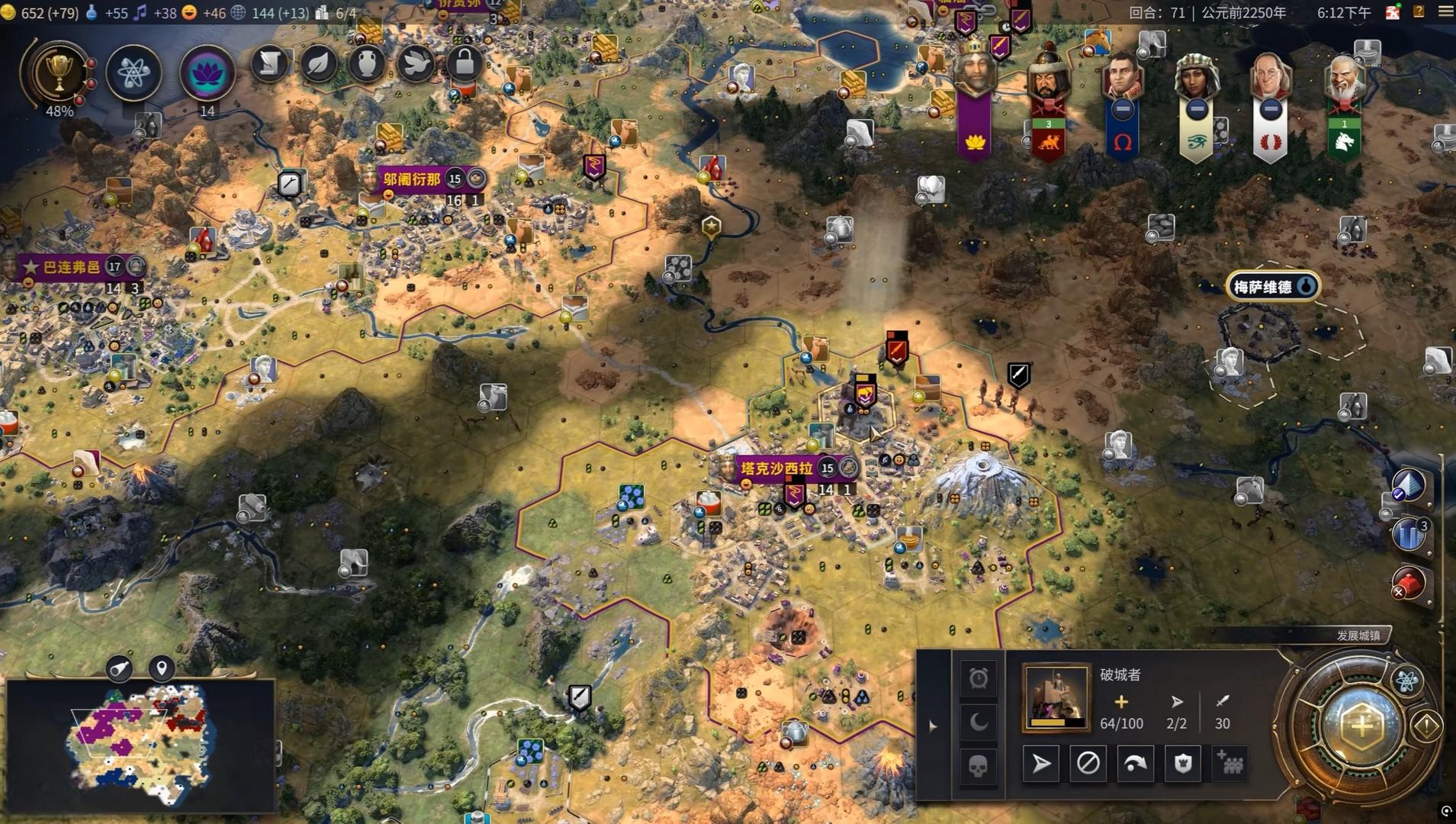
Task: Click the minimap
Action: pos(140,744)
